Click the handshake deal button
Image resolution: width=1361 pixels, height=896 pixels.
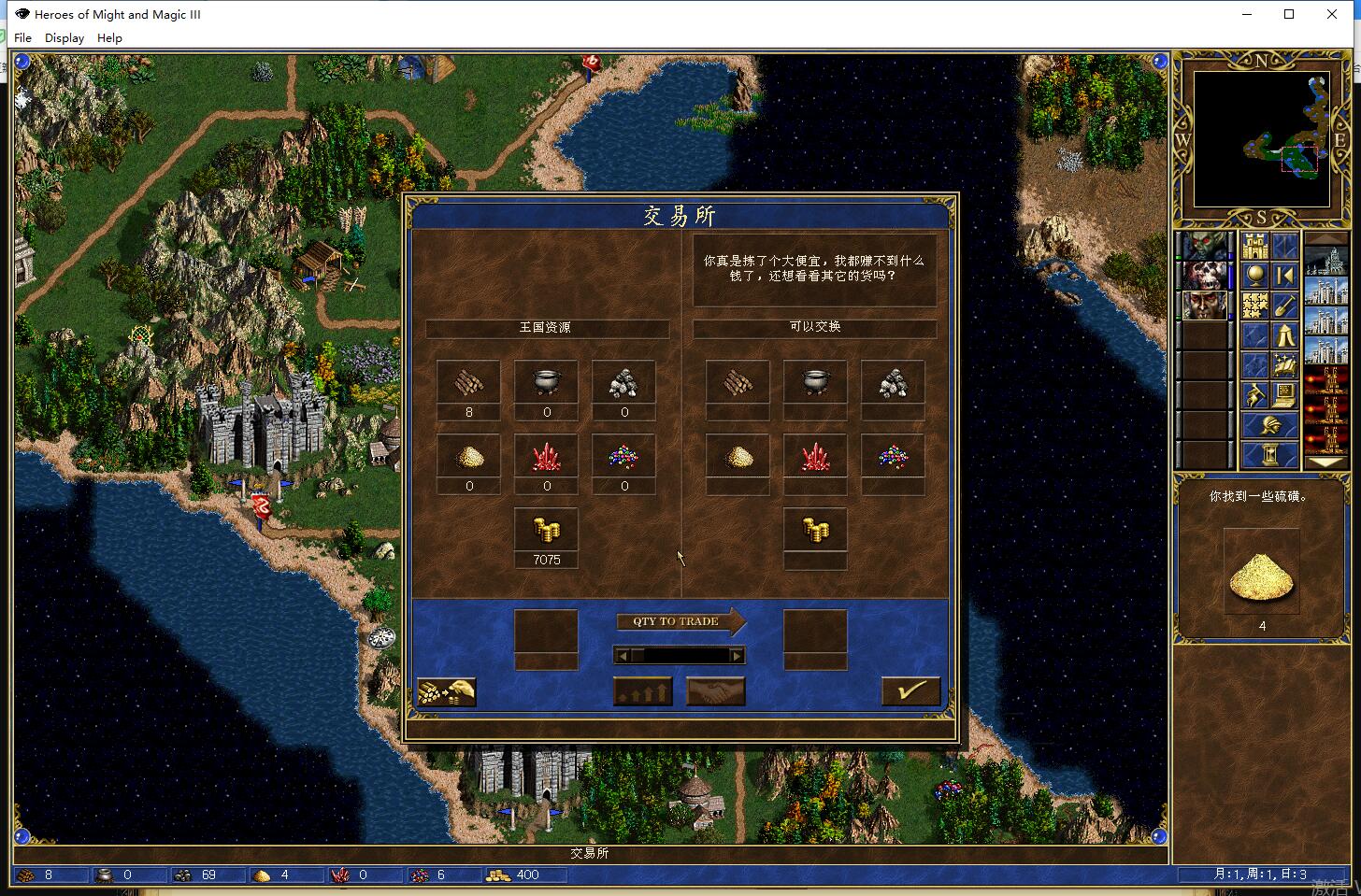[x=715, y=691]
